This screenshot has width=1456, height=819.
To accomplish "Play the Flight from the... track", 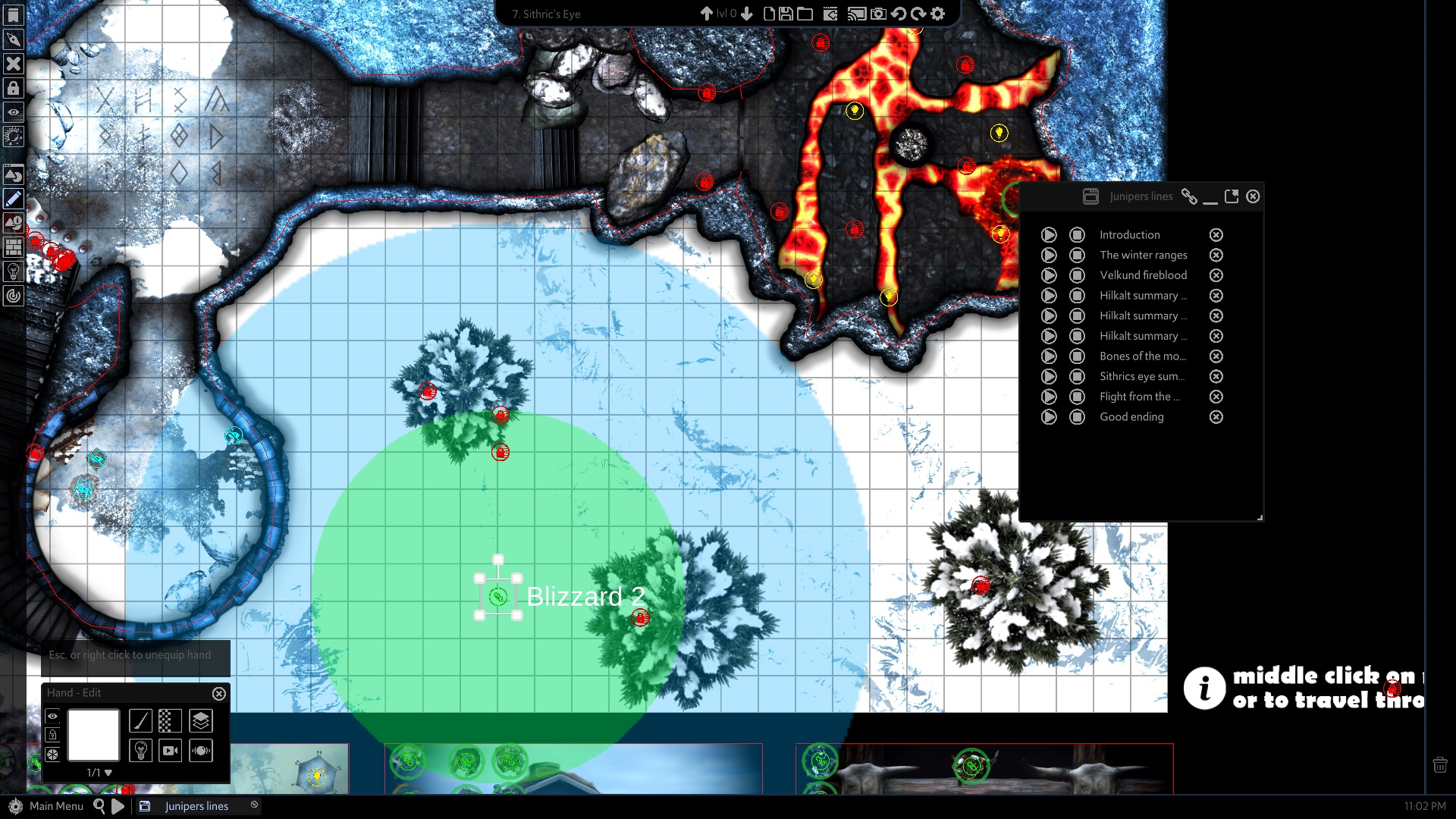I will click(x=1049, y=397).
